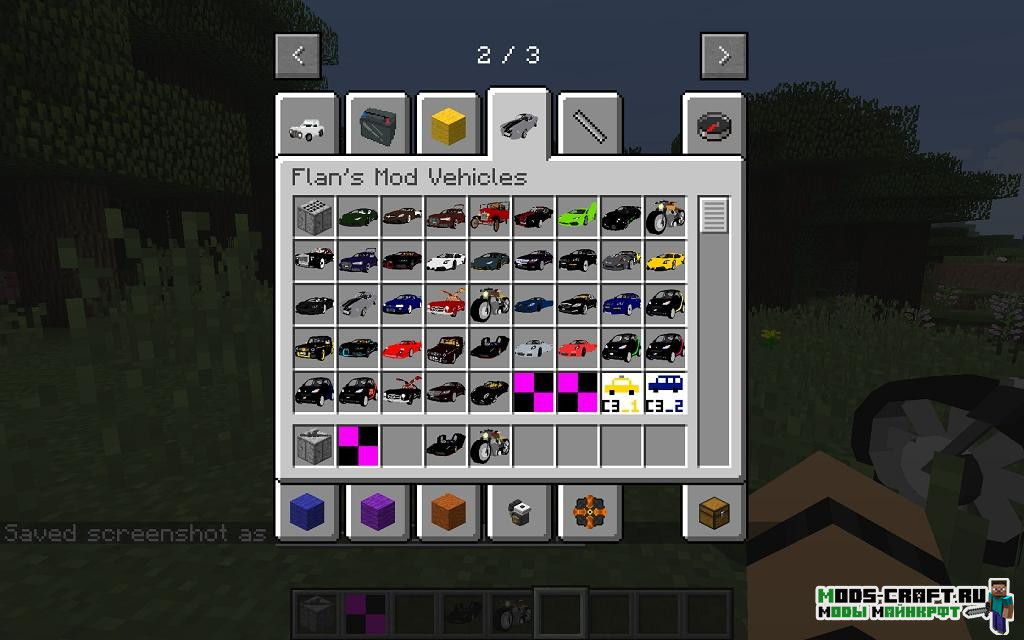Viewport: 1024px width, 640px height.
Task: Select the yellow wool block tab
Action: 447,127
